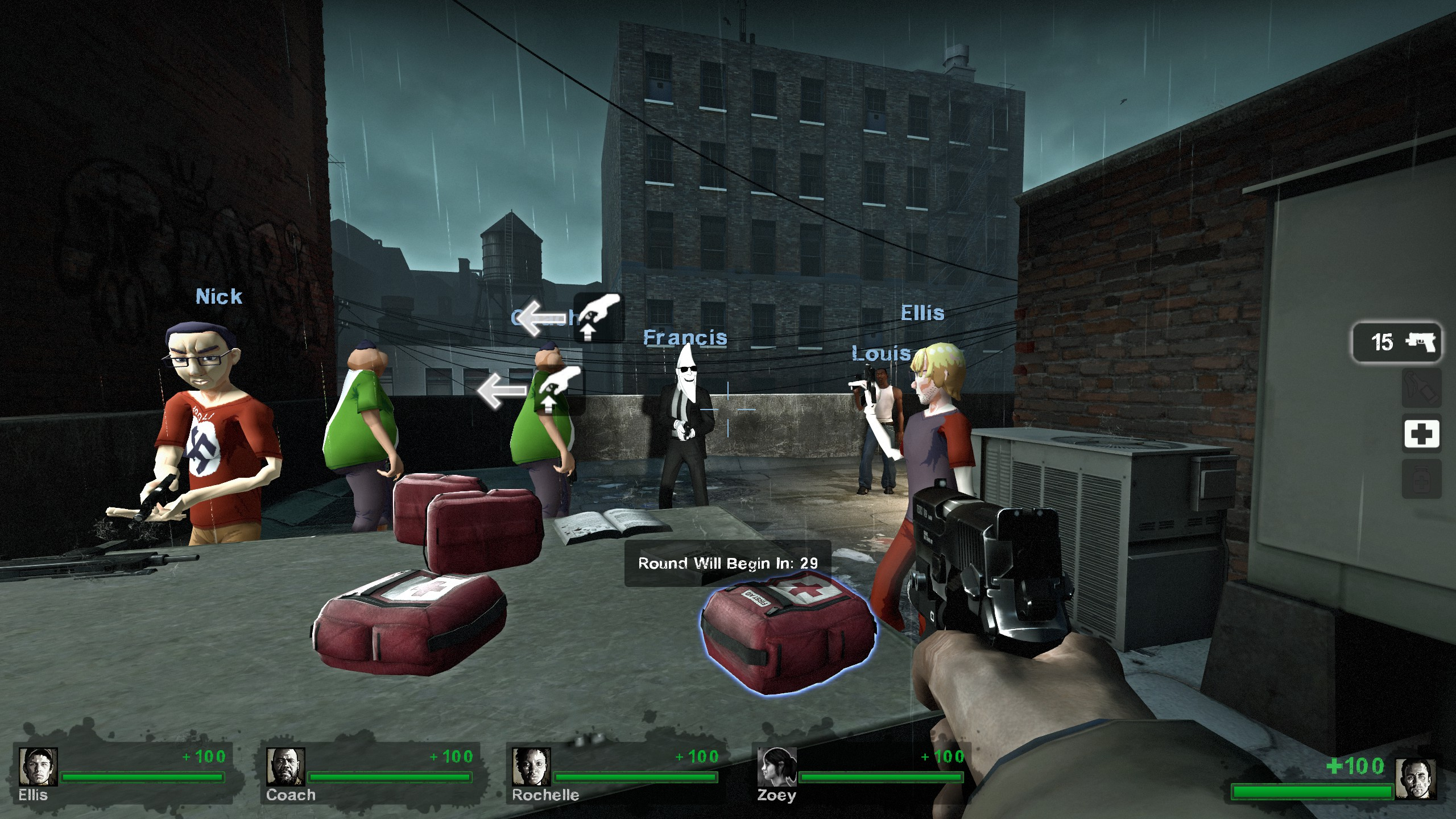Screen dimensions: 1456x819
Task: Select the pistol weapon slot
Action: click(x=1396, y=342)
